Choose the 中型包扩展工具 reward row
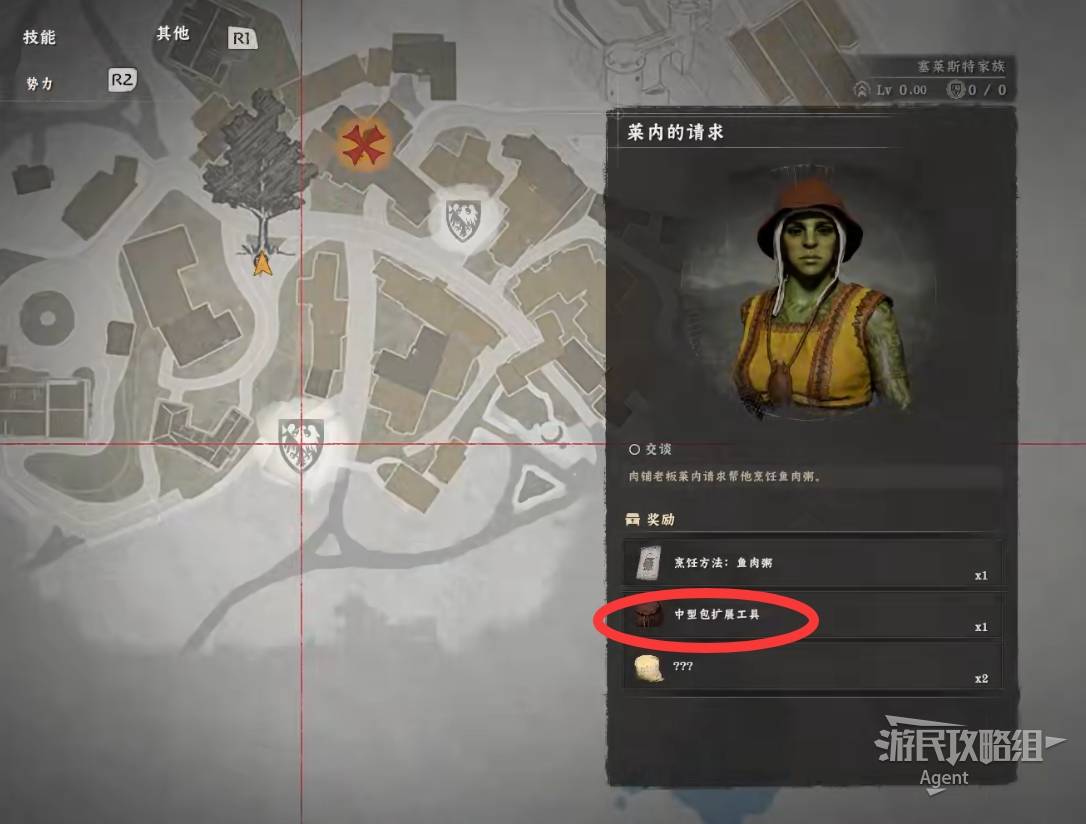The image size is (1086, 824). (811, 616)
